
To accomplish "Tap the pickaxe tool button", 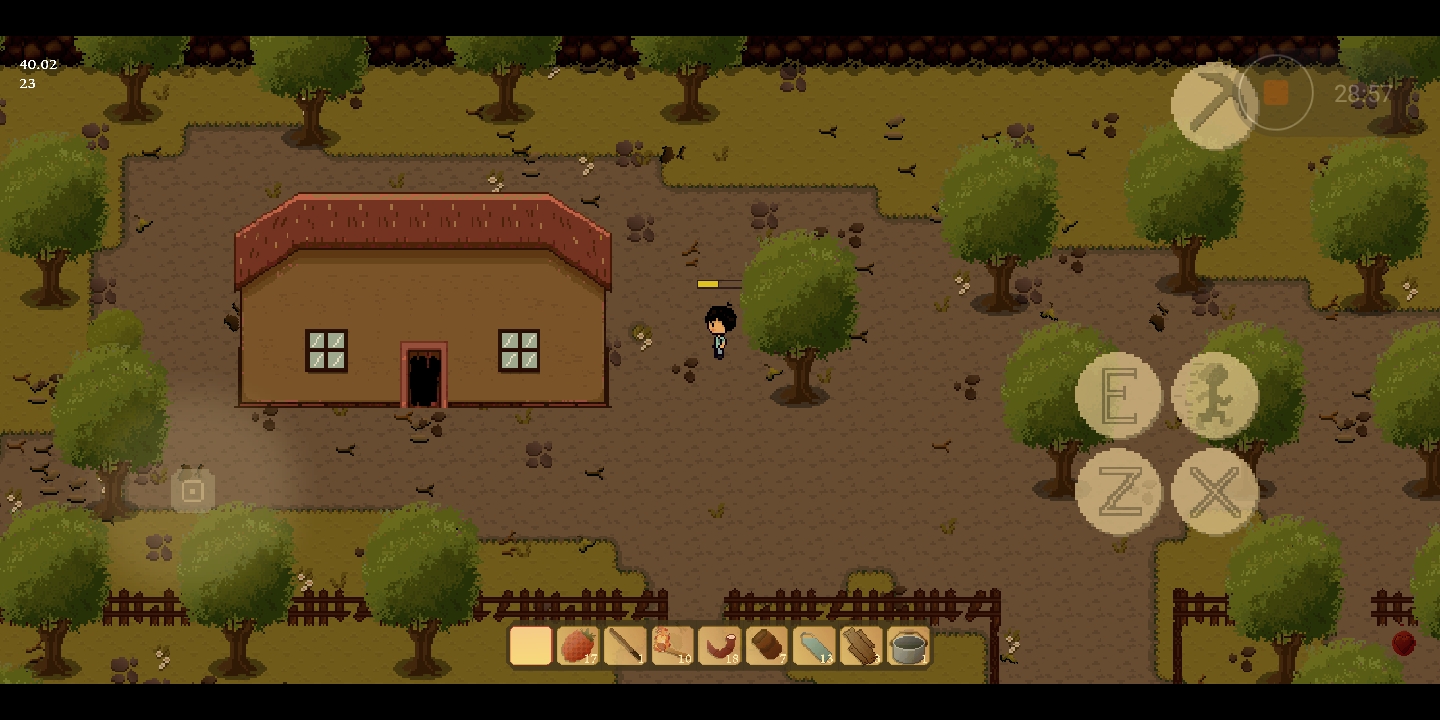I will (1213, 105).
